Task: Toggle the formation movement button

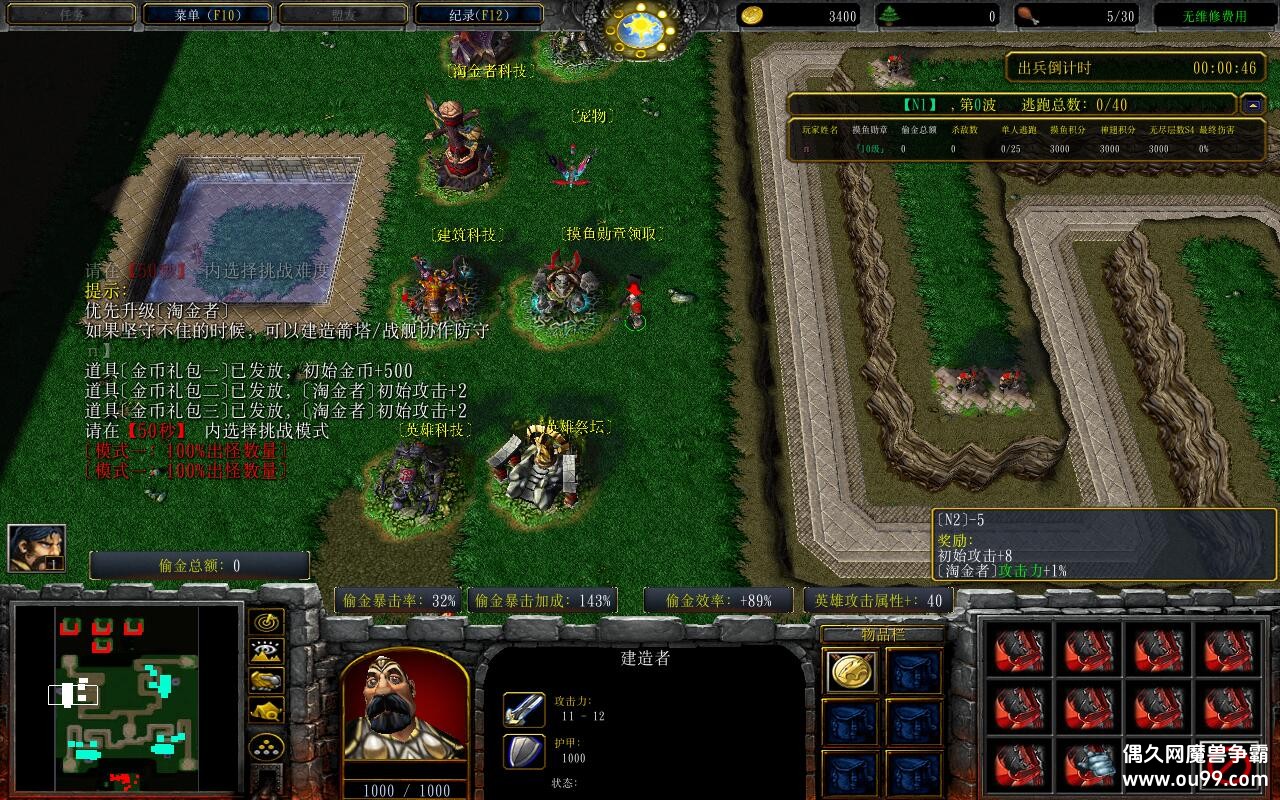Action: 266,746
